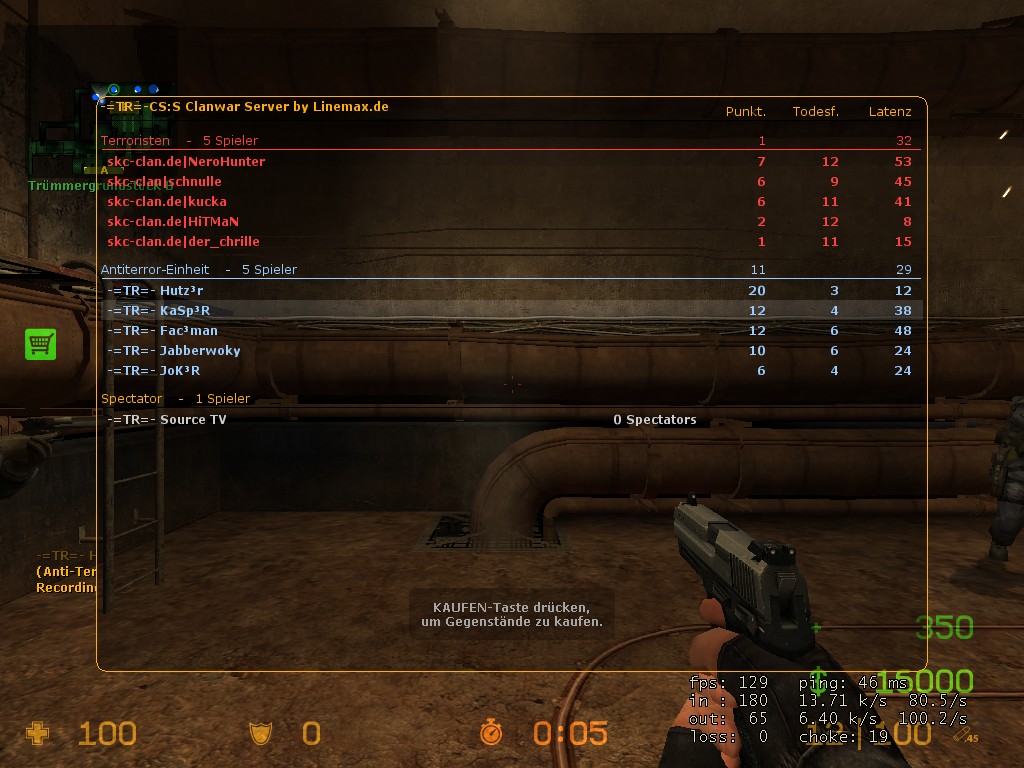Select player skc-clan.de|NeroHunter row
The width and height of the screenshot is (1024, 768).
coord(186,161)
